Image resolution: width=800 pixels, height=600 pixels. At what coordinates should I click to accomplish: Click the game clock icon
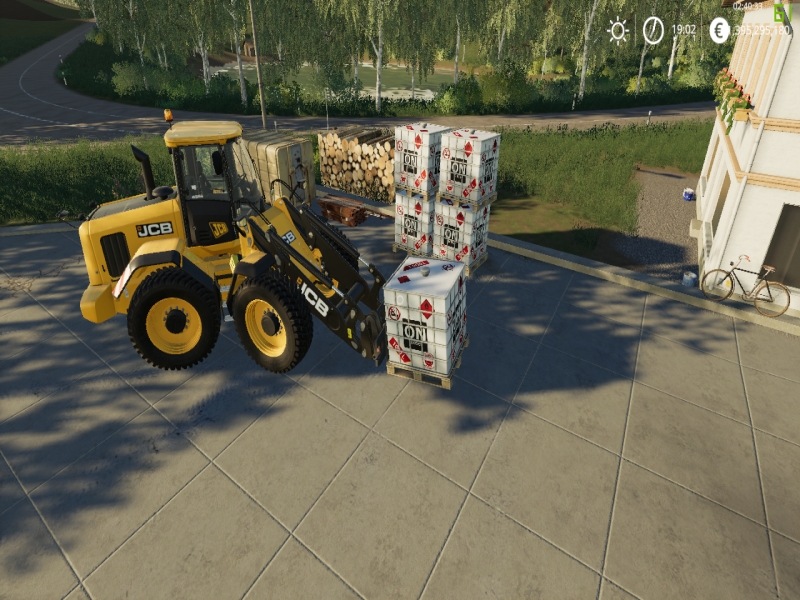(653, 30)
